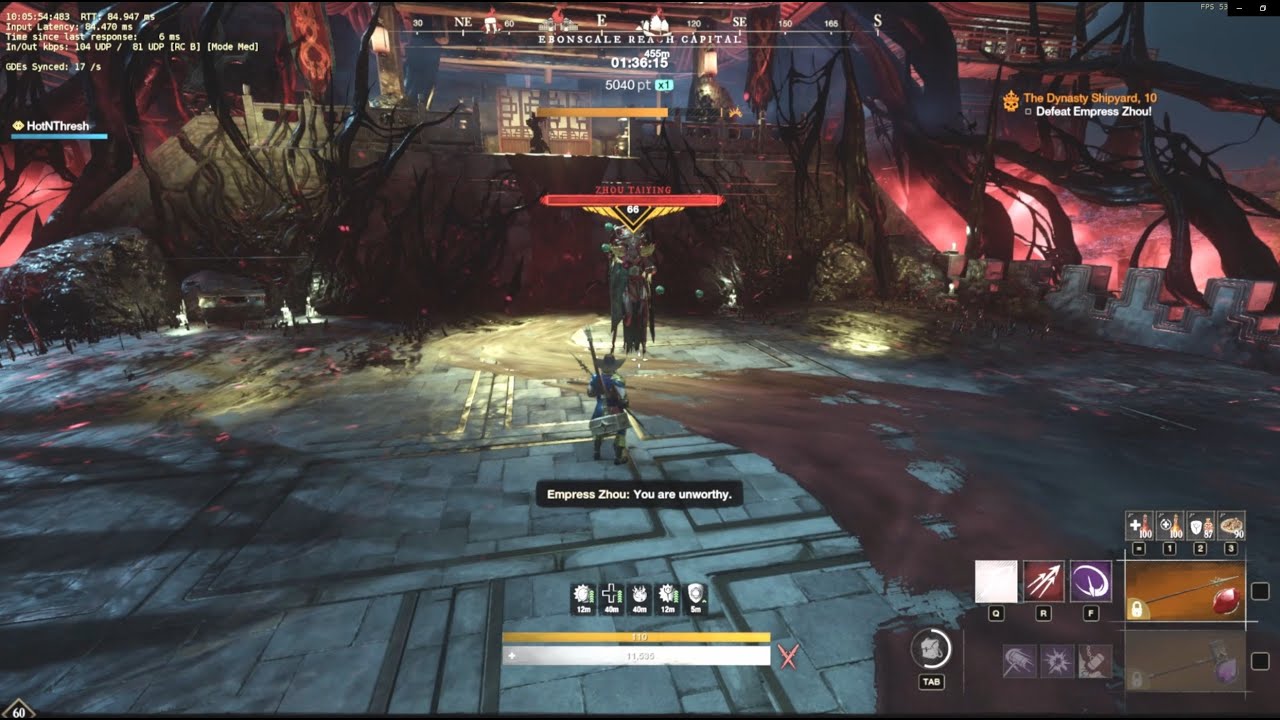Open the inventory bag icon
Screen dimensions: 1280x720
tap(931, 649)
